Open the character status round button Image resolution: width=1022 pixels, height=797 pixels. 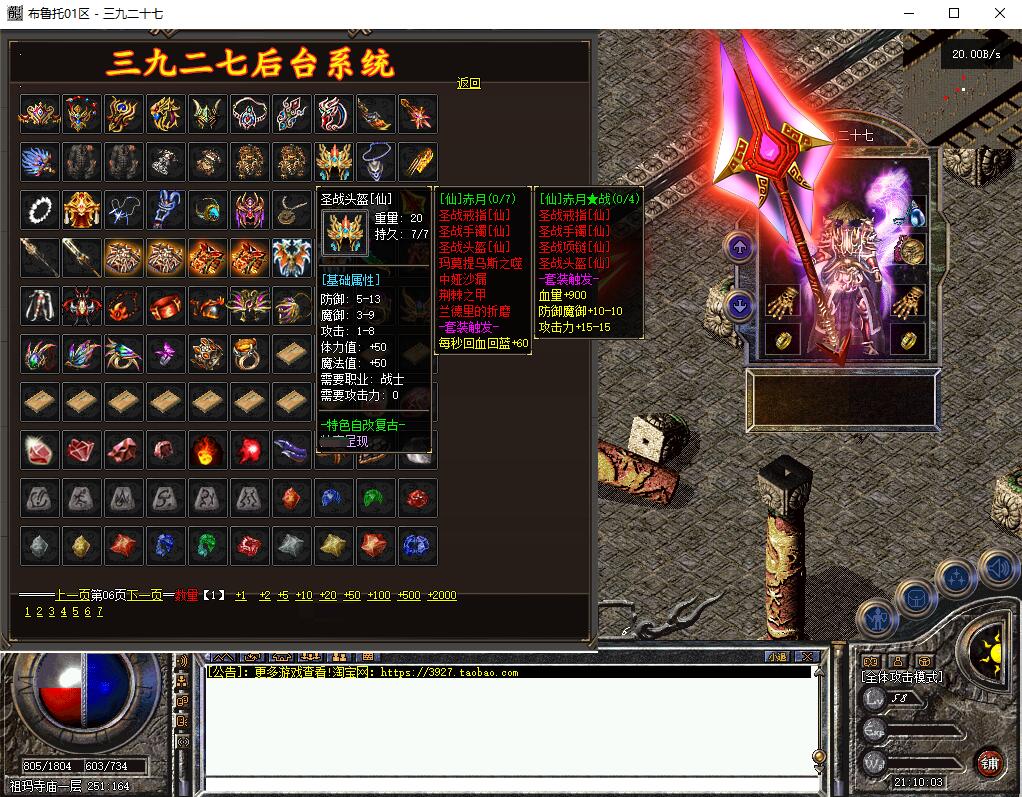(x=876, y=618)
